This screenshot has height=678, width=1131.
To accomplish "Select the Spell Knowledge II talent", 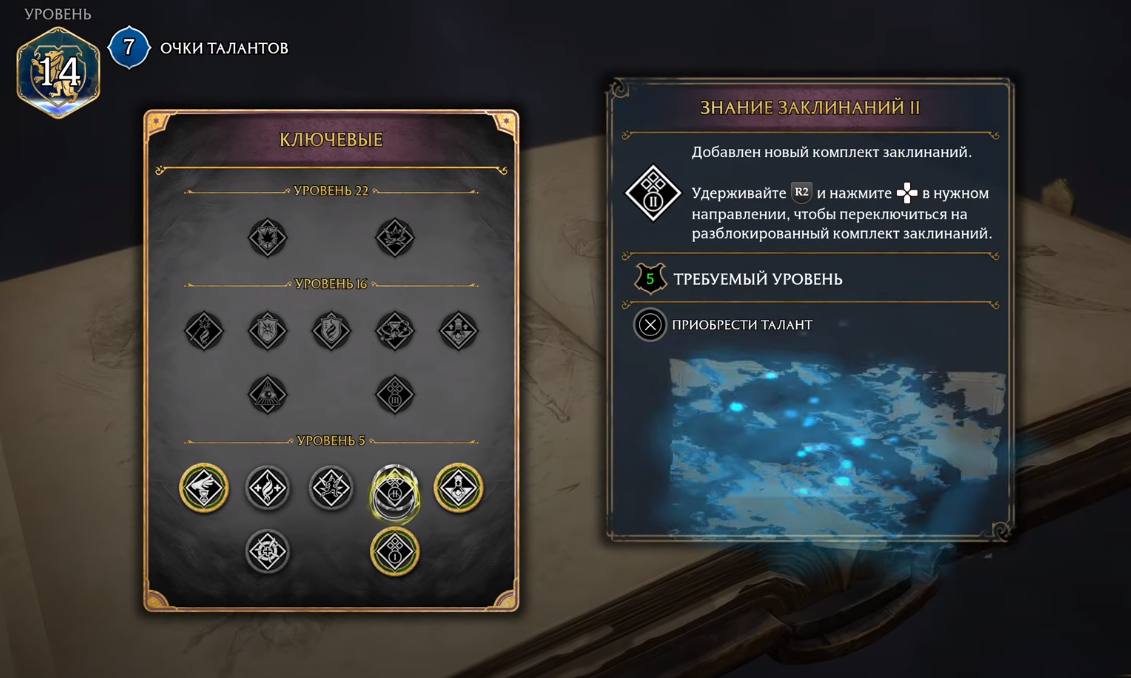I will [x=395, y=489].
